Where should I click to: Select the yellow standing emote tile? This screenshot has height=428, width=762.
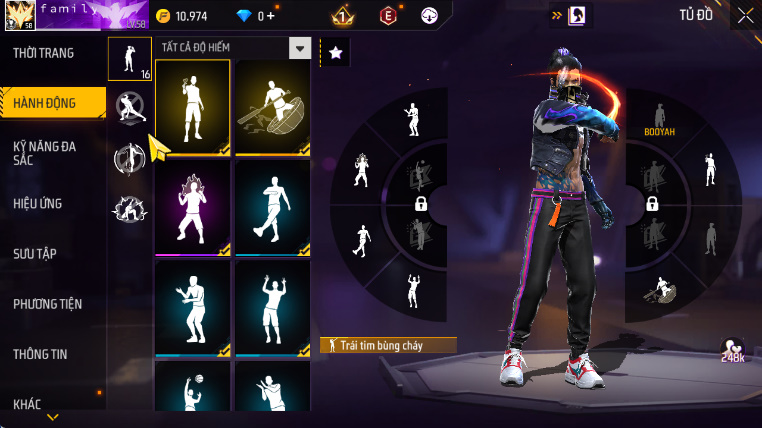tap(193, 107)
